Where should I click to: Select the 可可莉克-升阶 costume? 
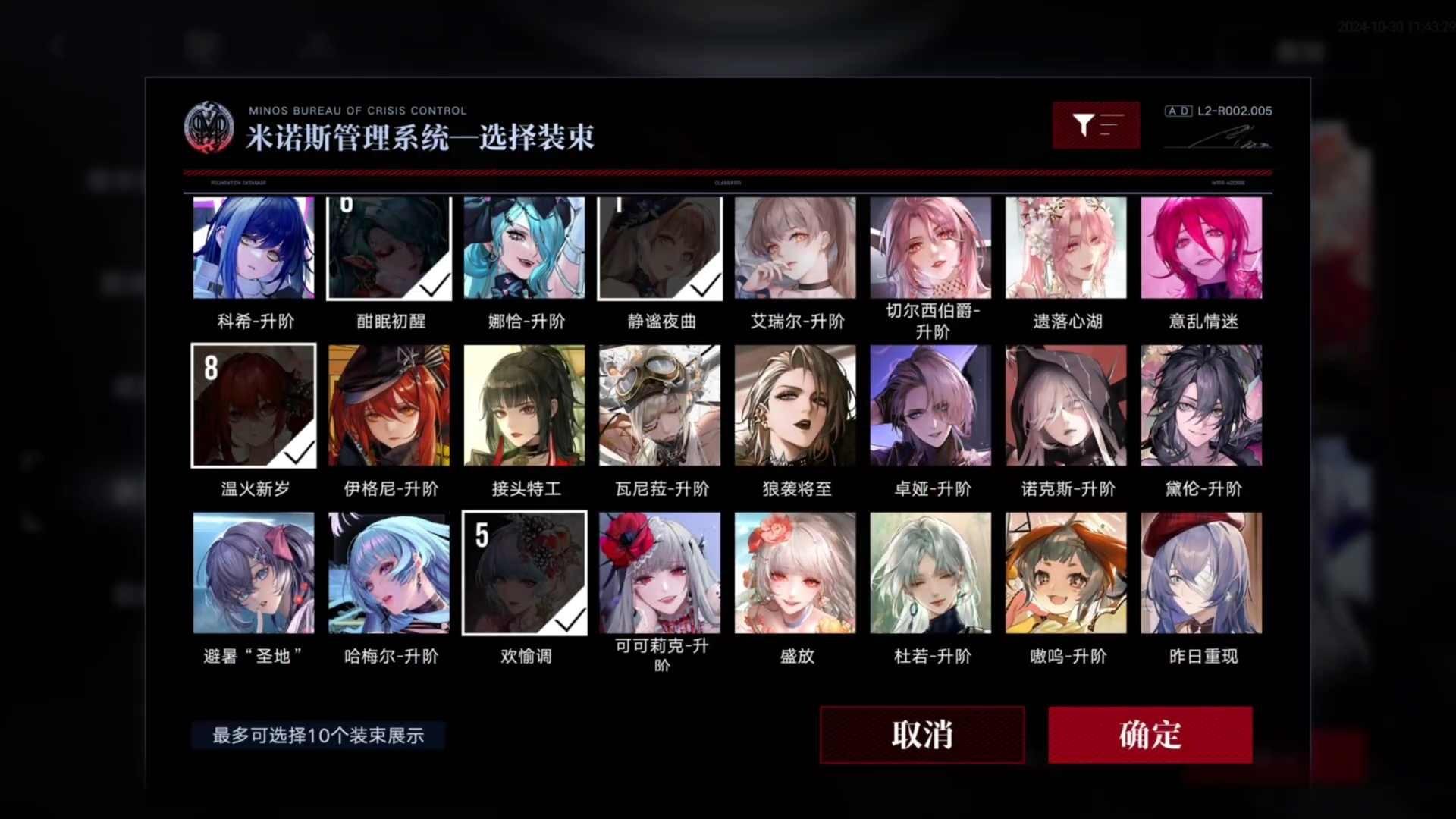(x=660, y=572)
